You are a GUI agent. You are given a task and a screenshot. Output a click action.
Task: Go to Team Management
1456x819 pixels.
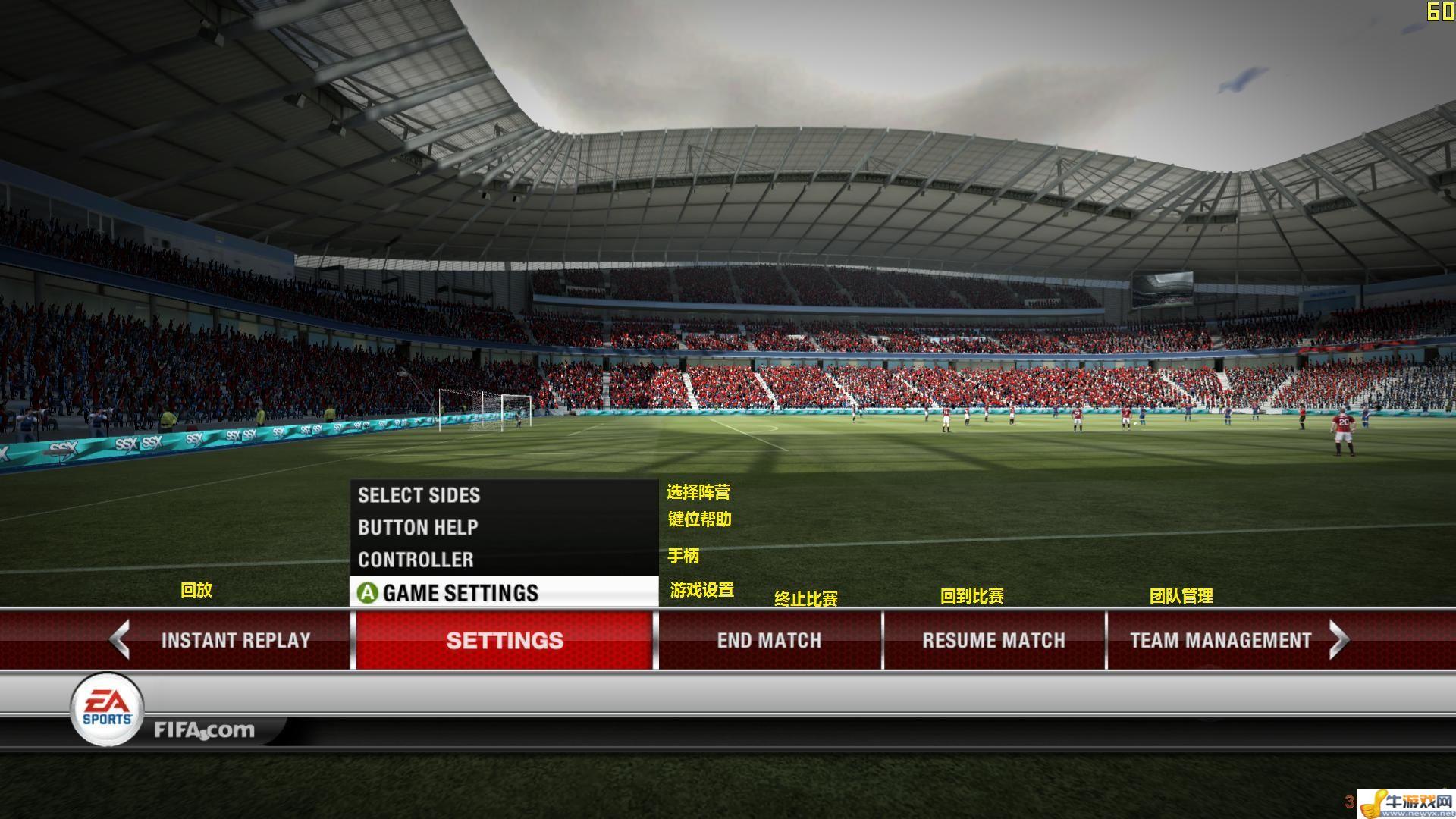pos(1219,640)
